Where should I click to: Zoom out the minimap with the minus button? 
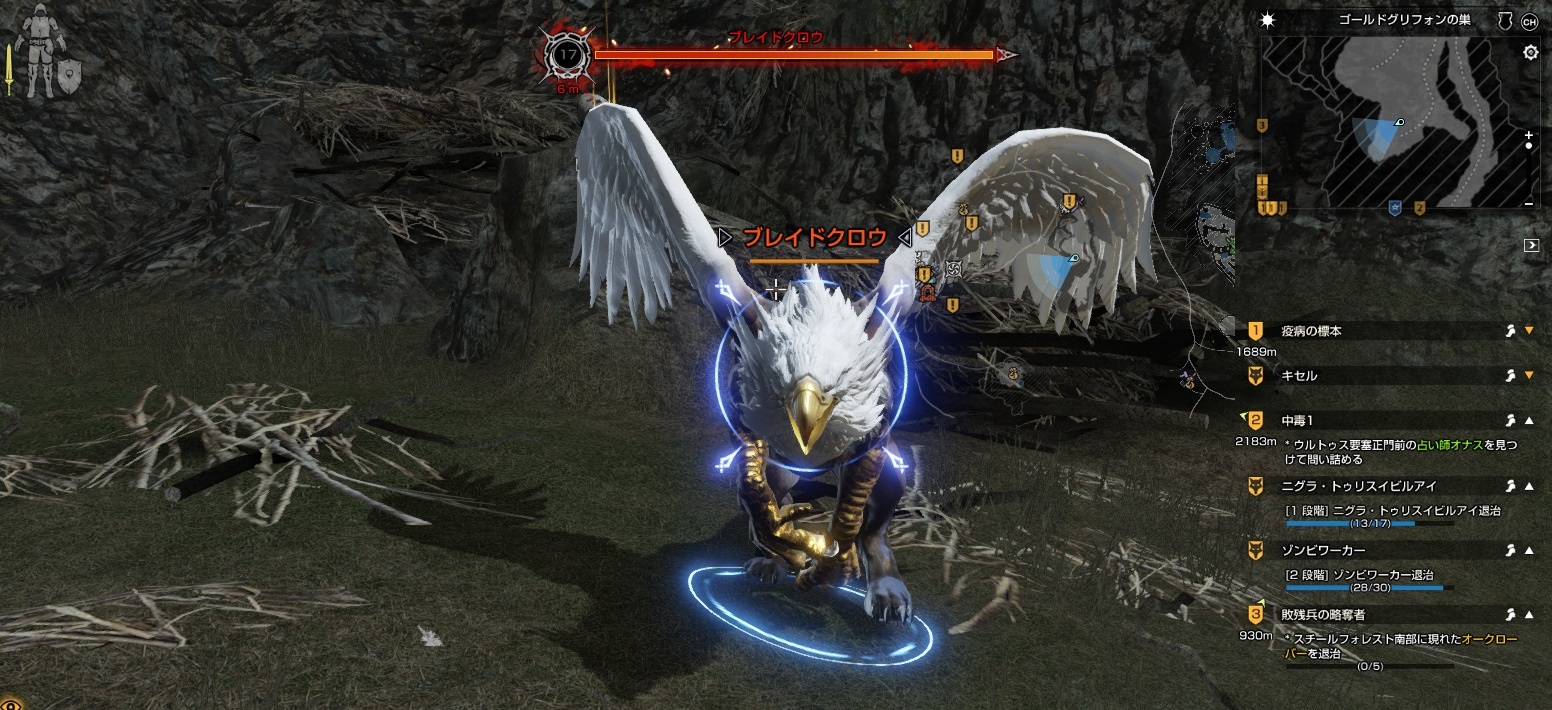click(x=1529, y=203)
